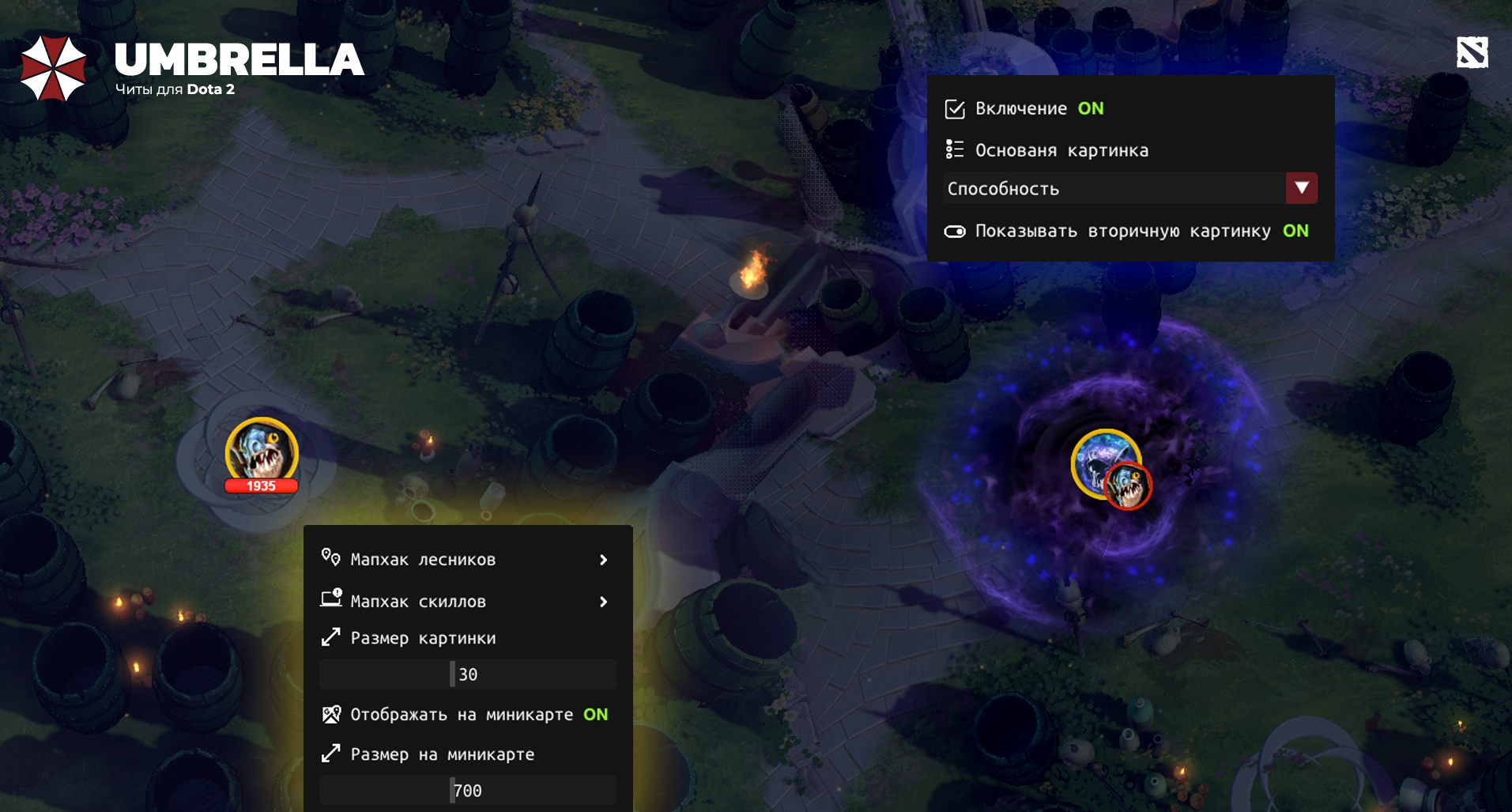The width and height of the screenshot is (1512, 812).
Task: Click the Dota 2 icon in top right corner
Action: click(x=1472, y=51)
